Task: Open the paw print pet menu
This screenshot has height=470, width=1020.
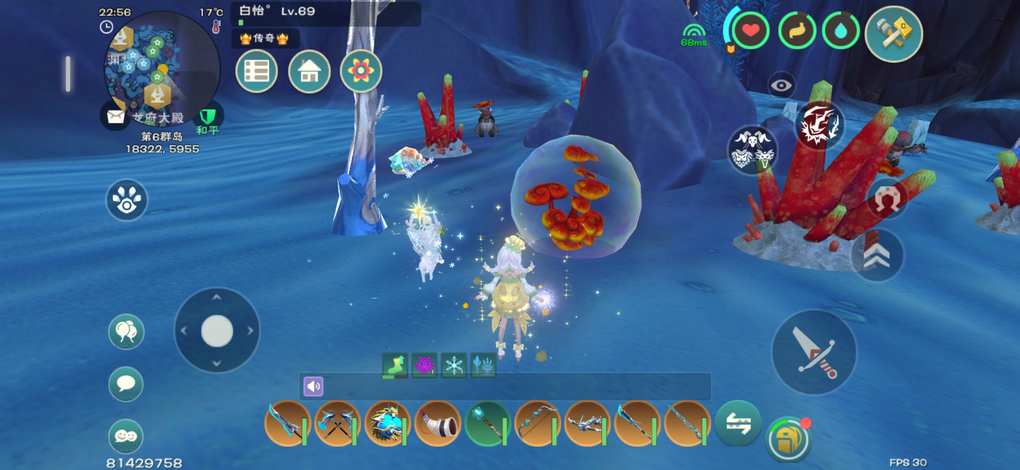Action: 127,200
